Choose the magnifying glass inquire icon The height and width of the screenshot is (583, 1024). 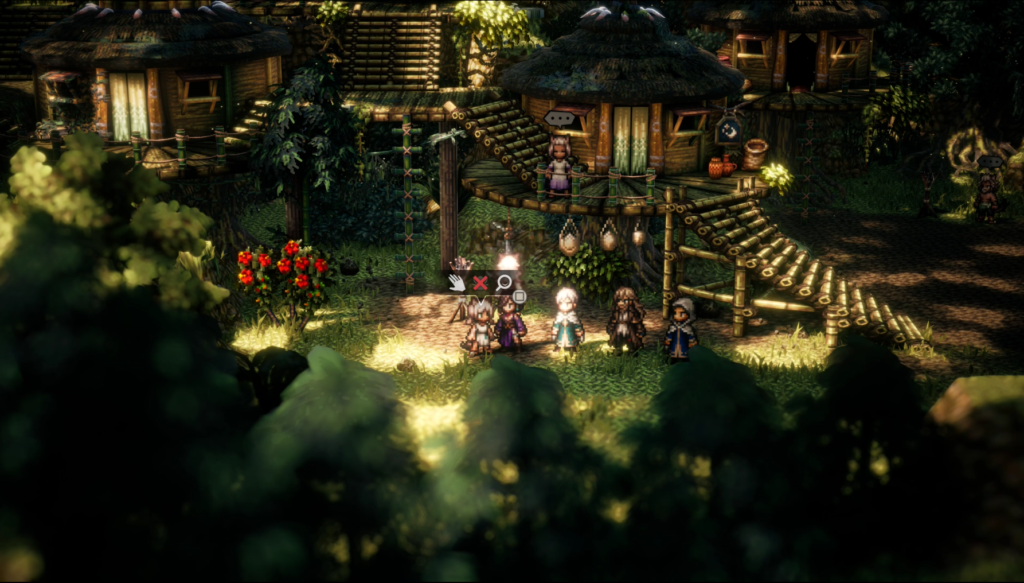click(504, 283)
